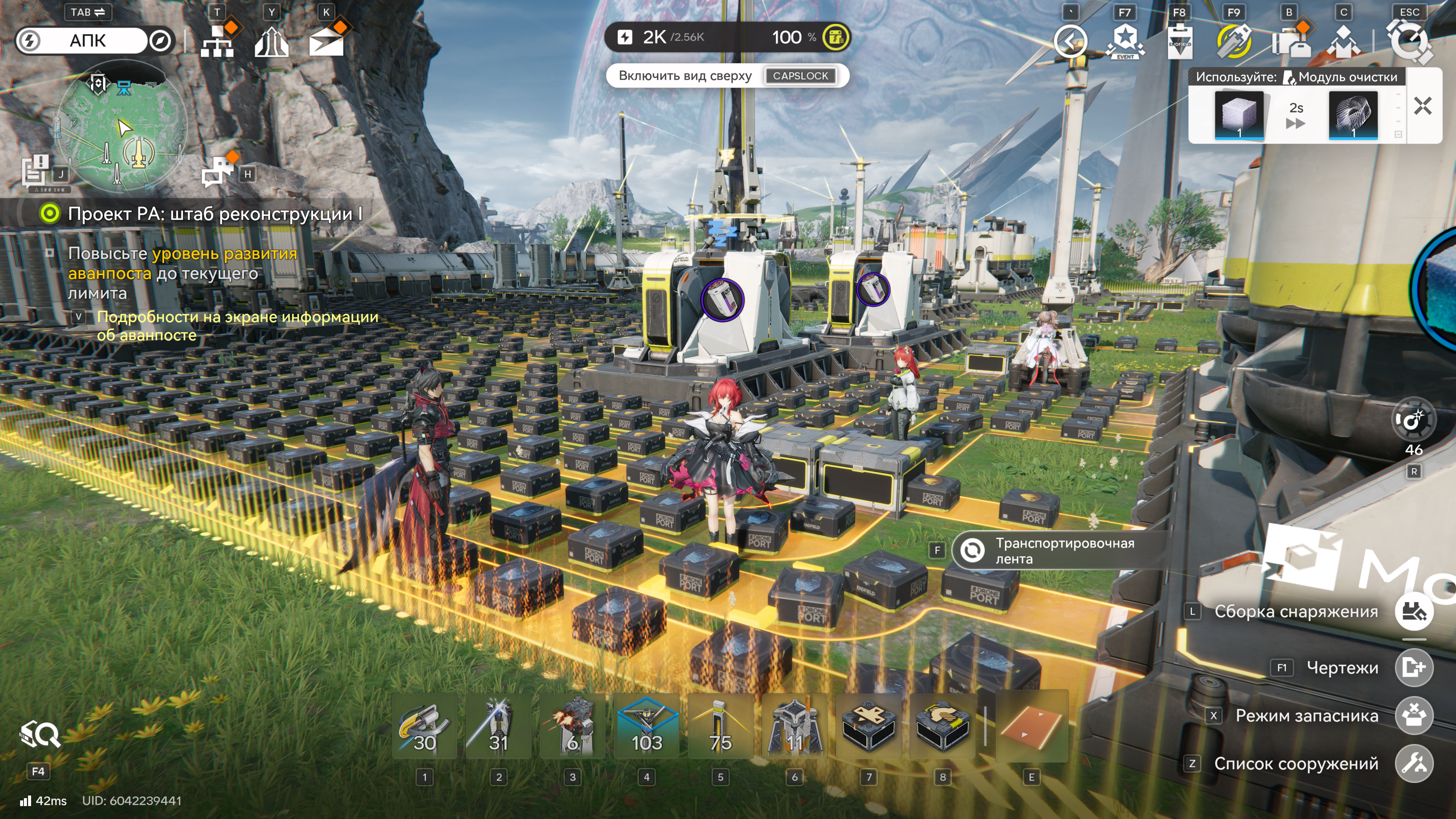The image size is (1456, 819).
Task: Open the tech tree hierarchy icon
Action: pos(217,41)
